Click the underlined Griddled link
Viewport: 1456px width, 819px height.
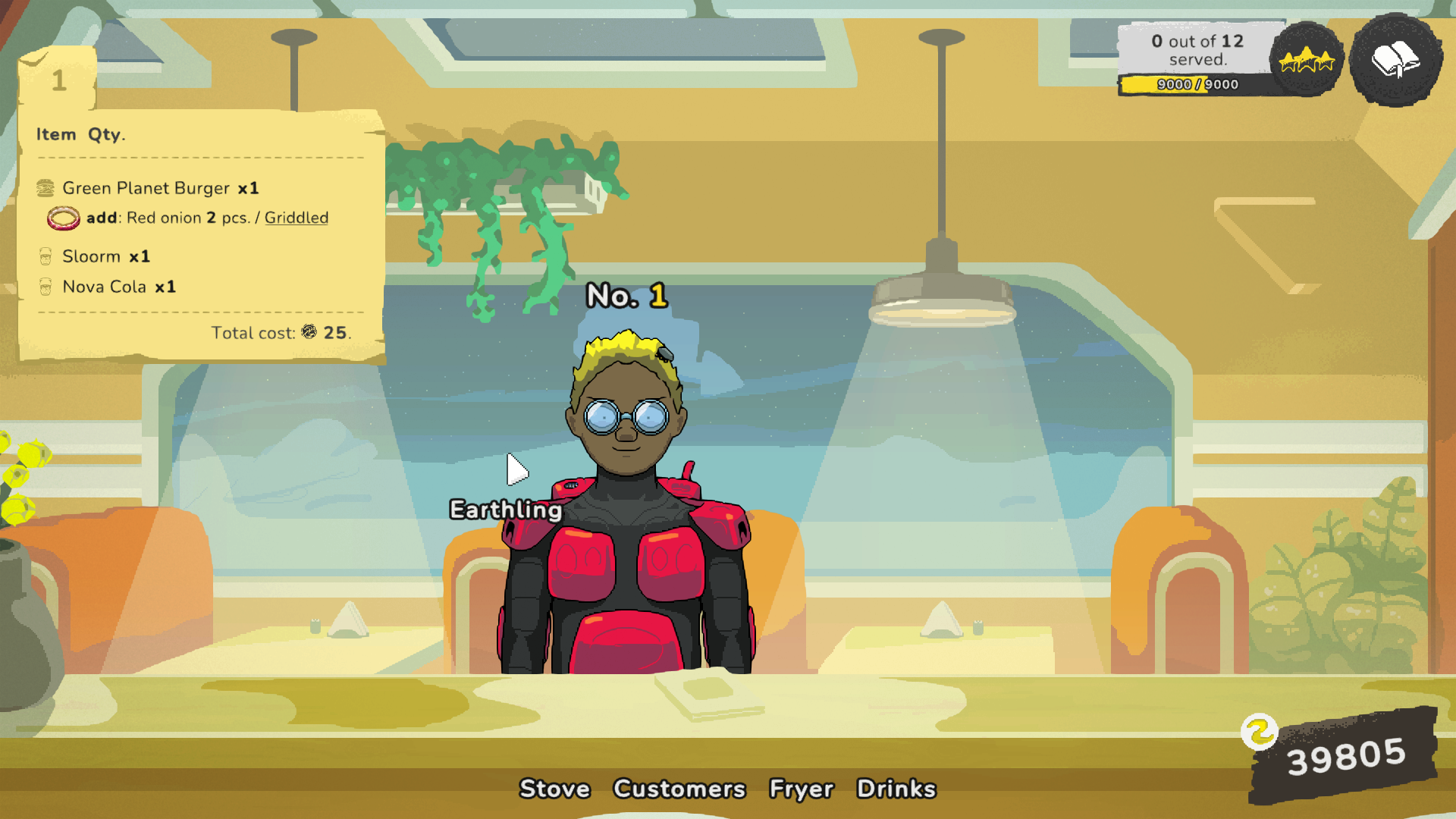coord(296,218)
